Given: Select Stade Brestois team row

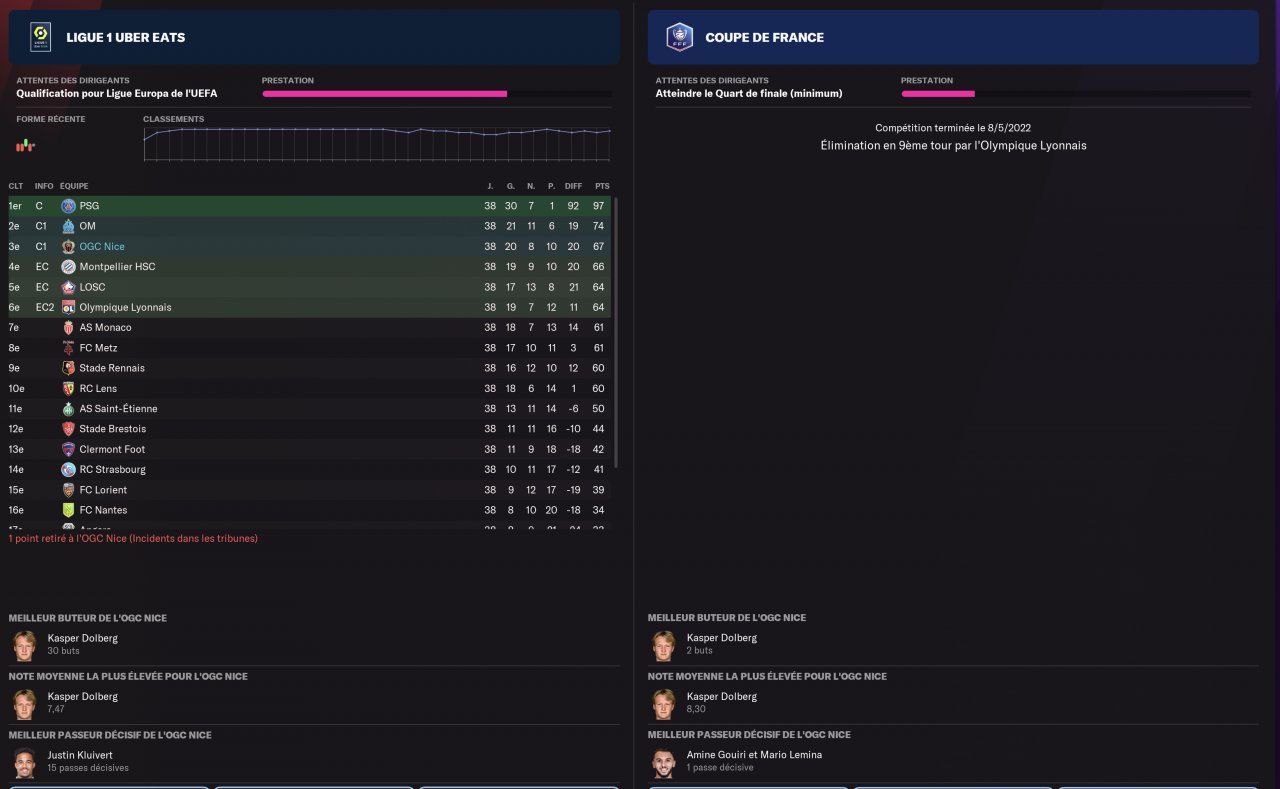Looking at the screenshot, I should click(112, 429).
